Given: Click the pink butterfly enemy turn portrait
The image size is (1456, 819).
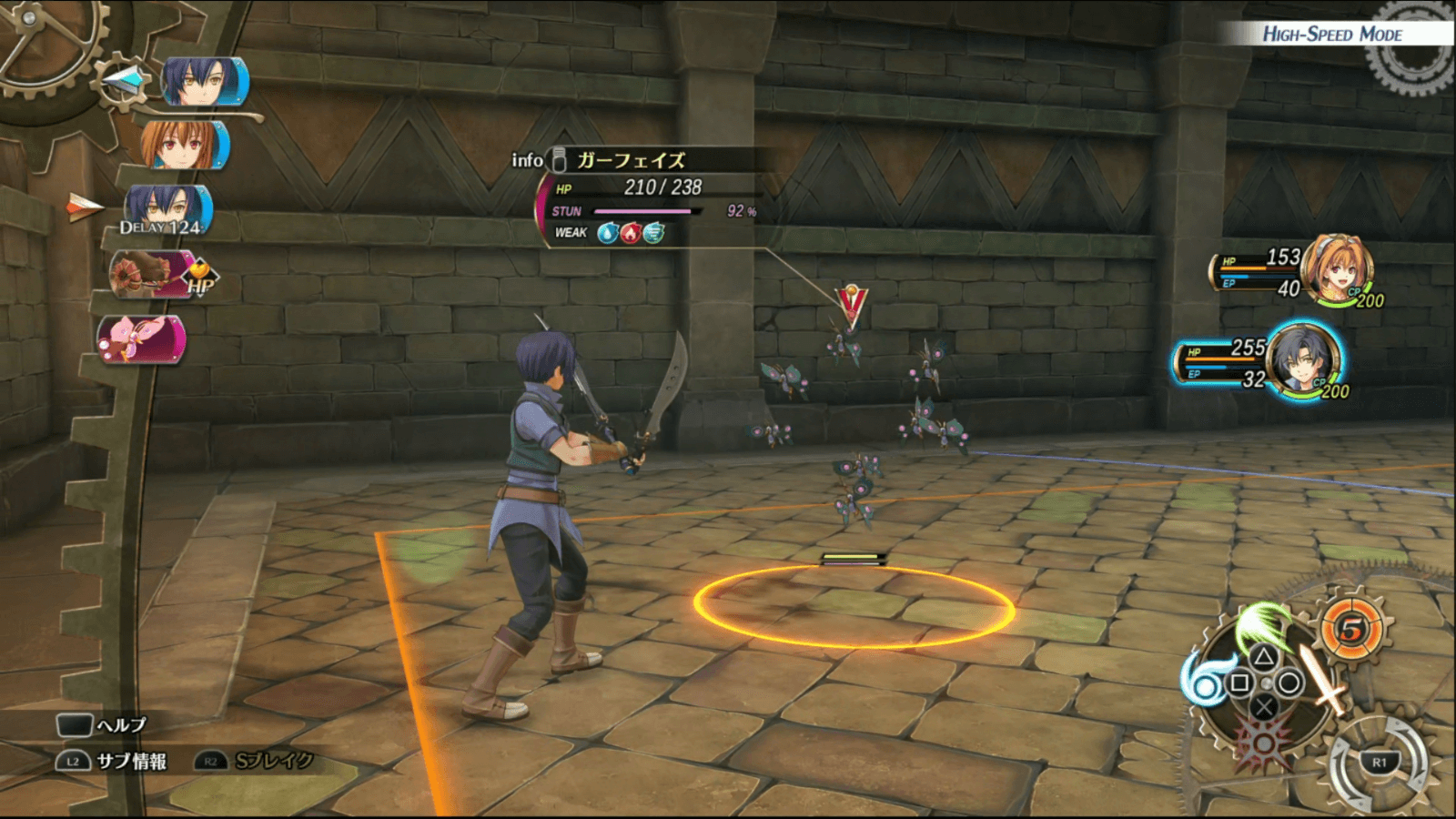Looking at the screenshot, I should pos(142,339).
